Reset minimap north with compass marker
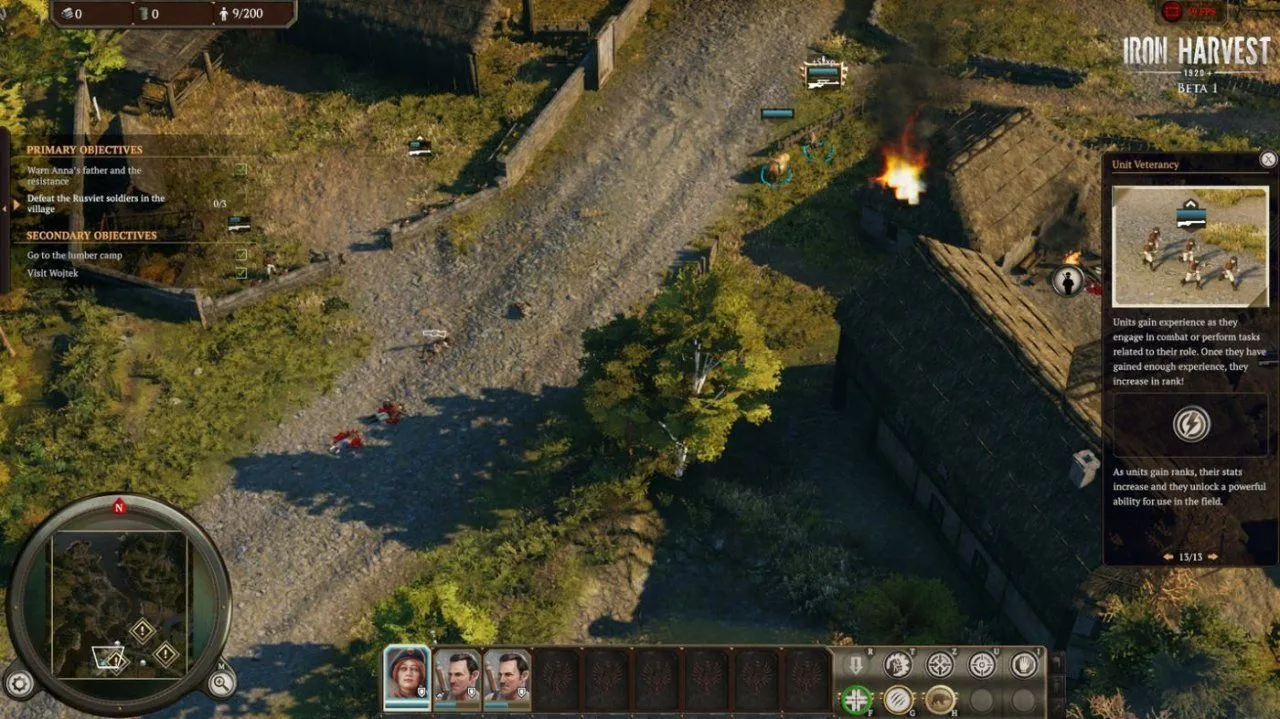The width and height of the screenshot is (1280, 719). coord(119,507)
